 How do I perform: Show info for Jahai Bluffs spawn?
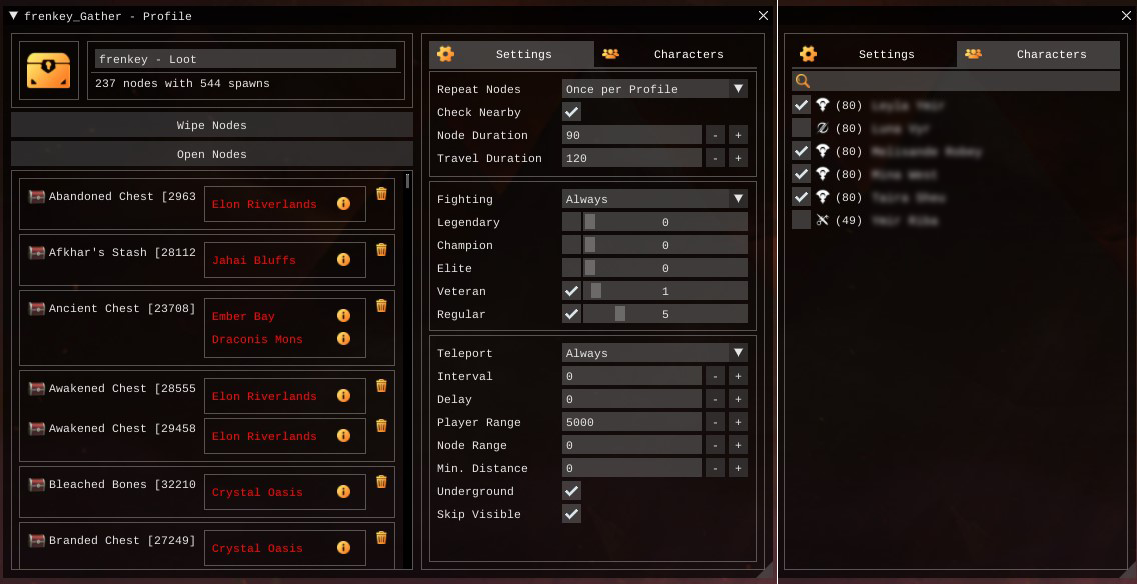click(x=343, y=260)
